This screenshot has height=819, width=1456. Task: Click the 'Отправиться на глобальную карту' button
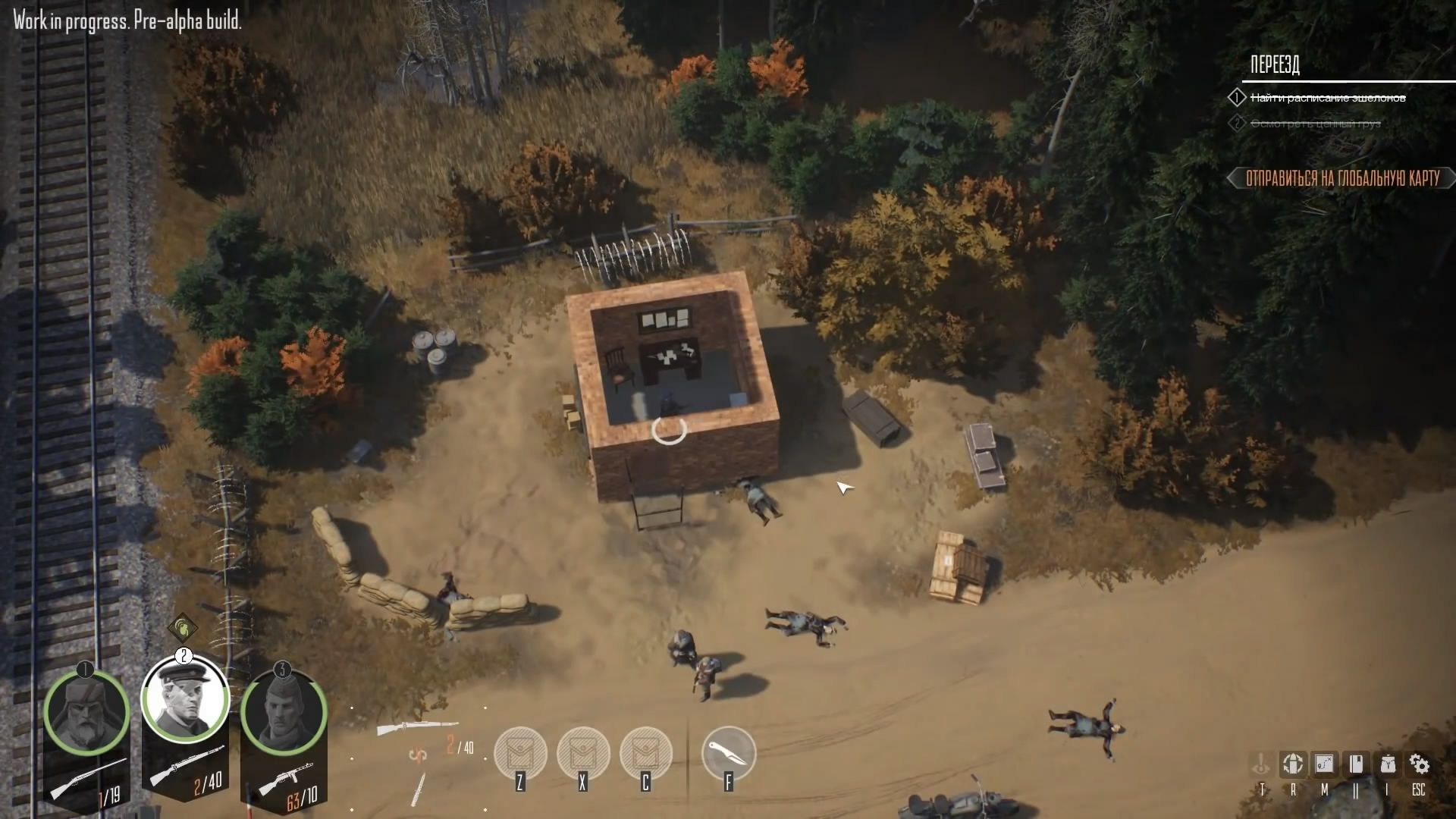point(1342,178)
